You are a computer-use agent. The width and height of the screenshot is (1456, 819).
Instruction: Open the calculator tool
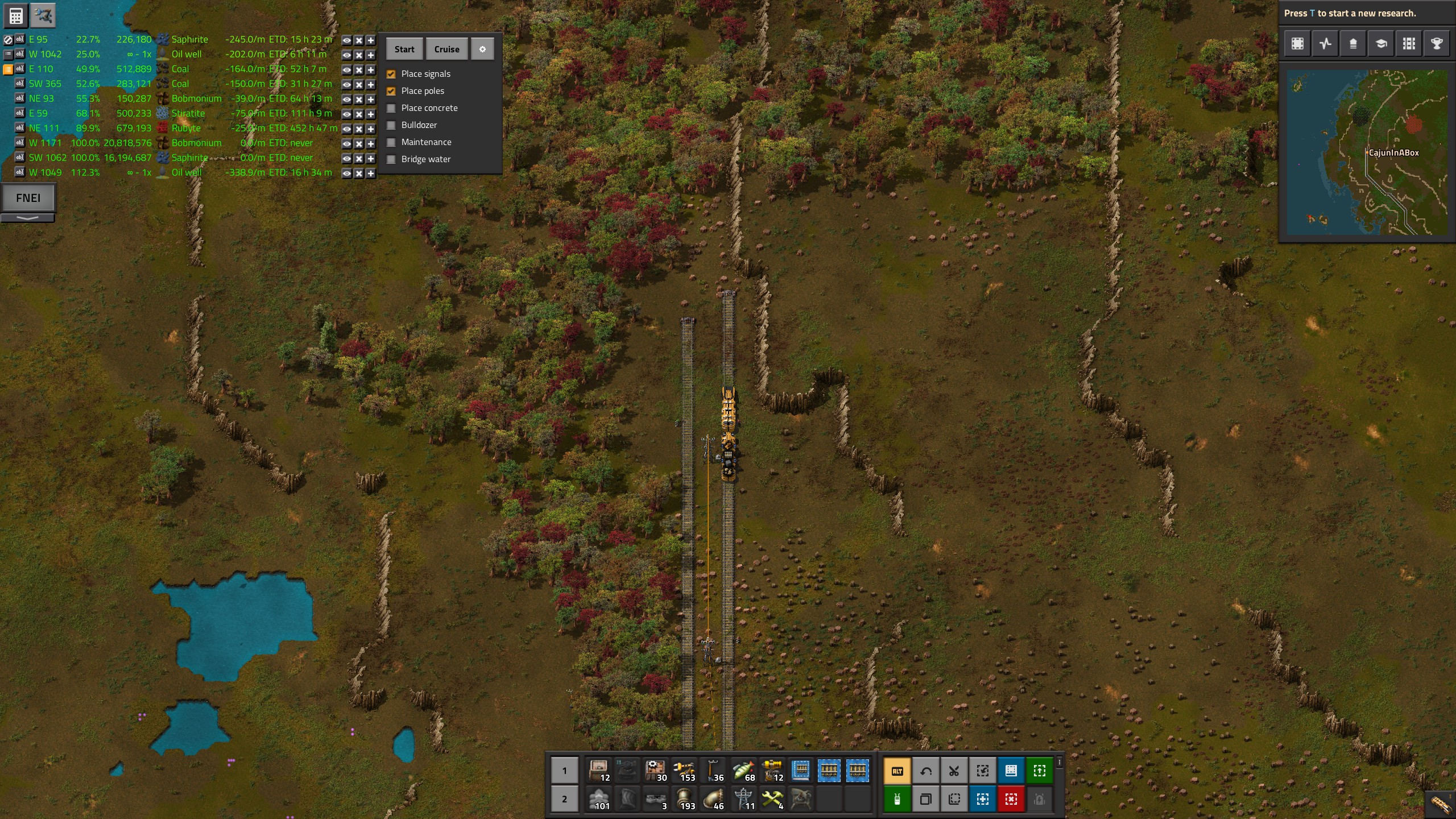tap(16, 16)
